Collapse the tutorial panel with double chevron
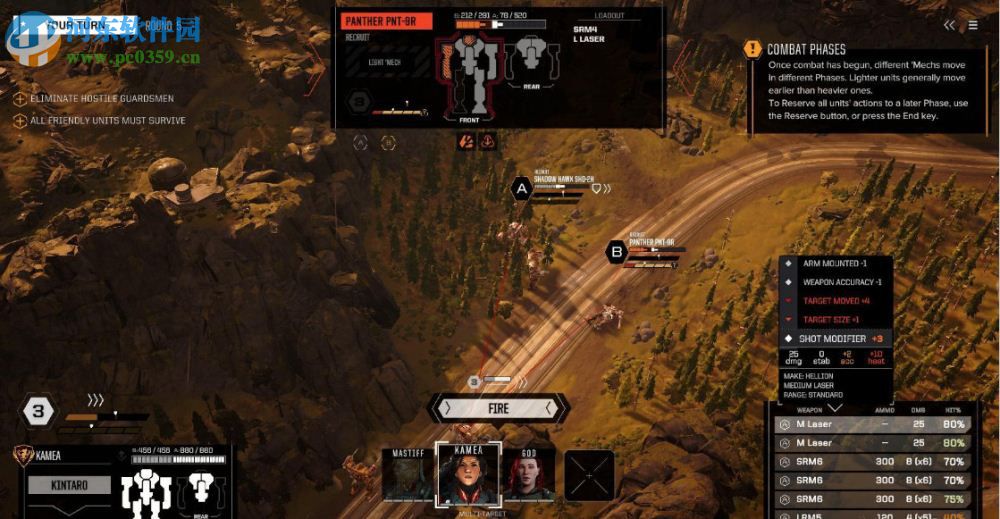 coord(949,25)
